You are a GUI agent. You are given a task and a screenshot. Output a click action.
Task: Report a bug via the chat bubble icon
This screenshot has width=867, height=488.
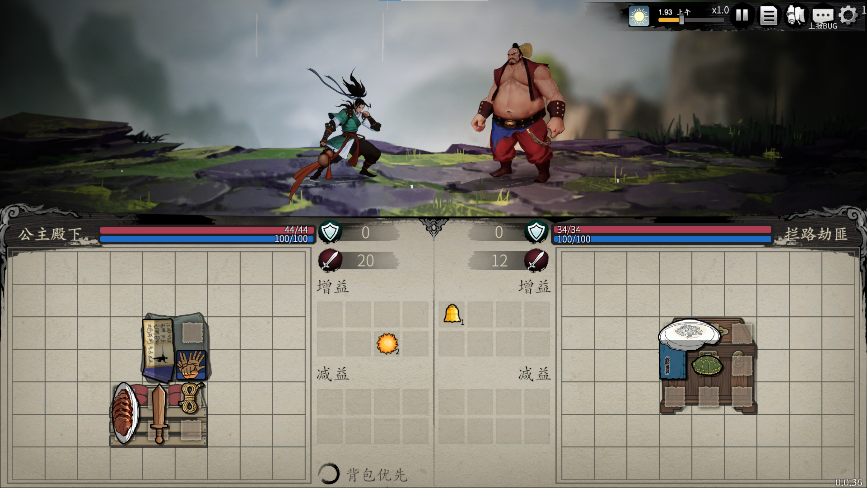click(x=822, y=15)
